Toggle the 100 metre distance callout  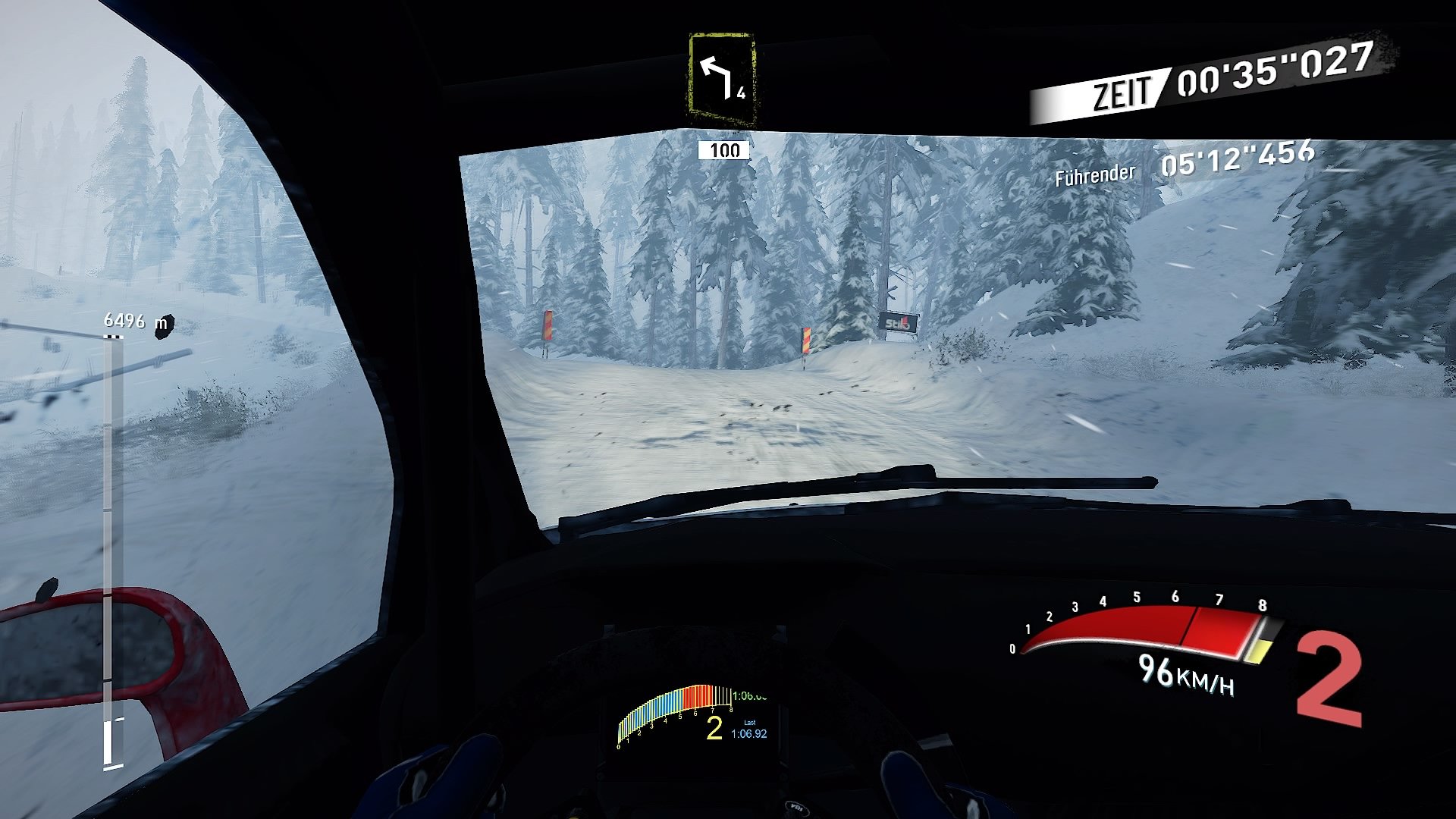coord(722,150)
